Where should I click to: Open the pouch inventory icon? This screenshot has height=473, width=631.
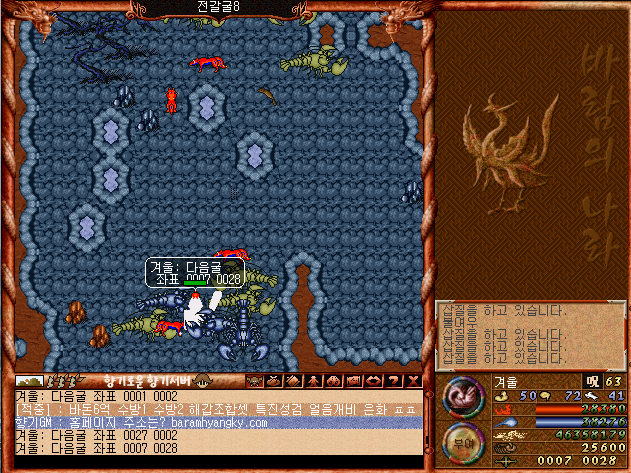pos(270,381)
